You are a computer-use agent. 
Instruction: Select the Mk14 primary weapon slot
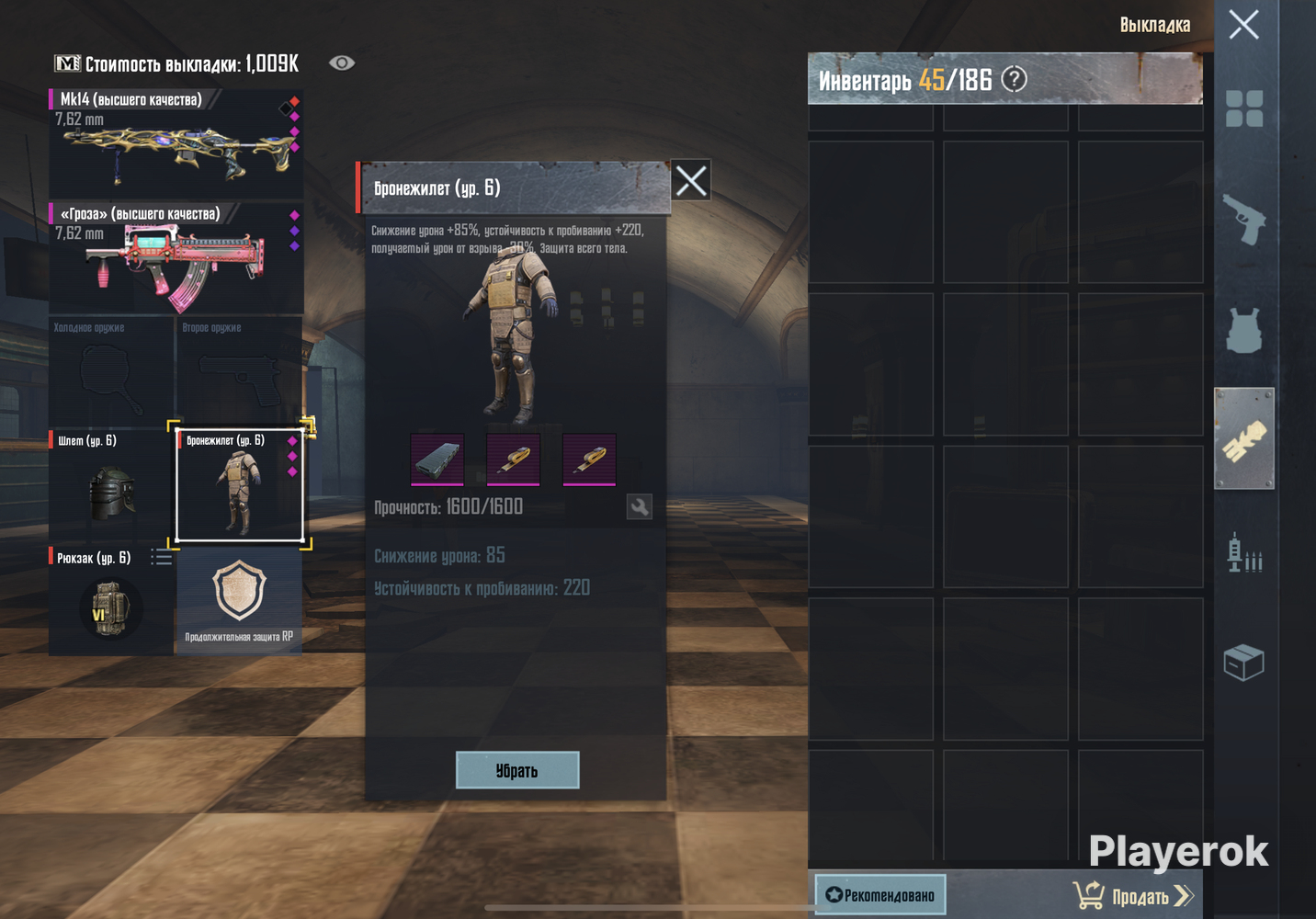pos(176,142)
